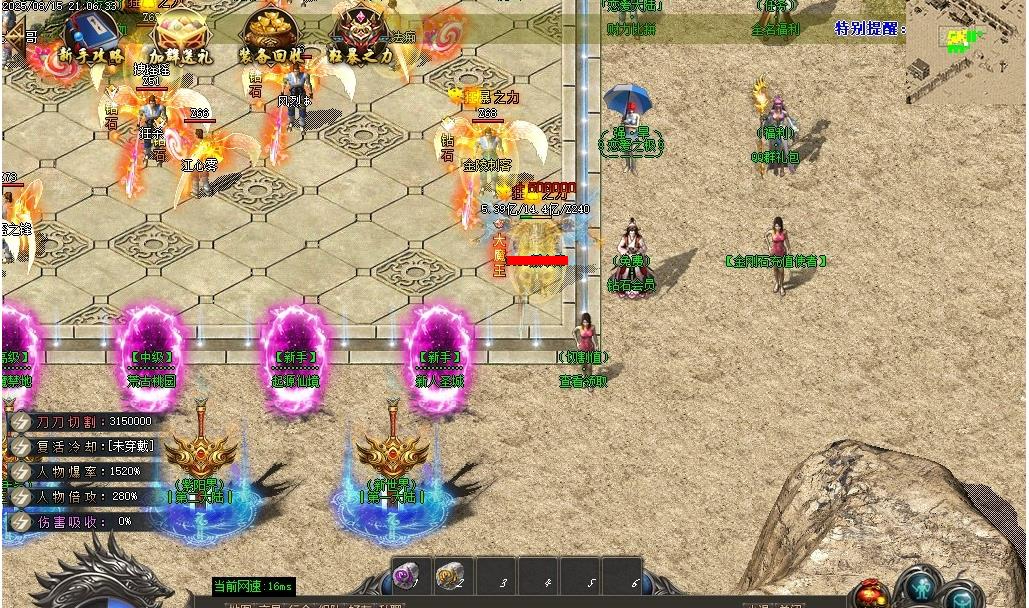Select the 刀刀切割 stat row

pos(85,421)
